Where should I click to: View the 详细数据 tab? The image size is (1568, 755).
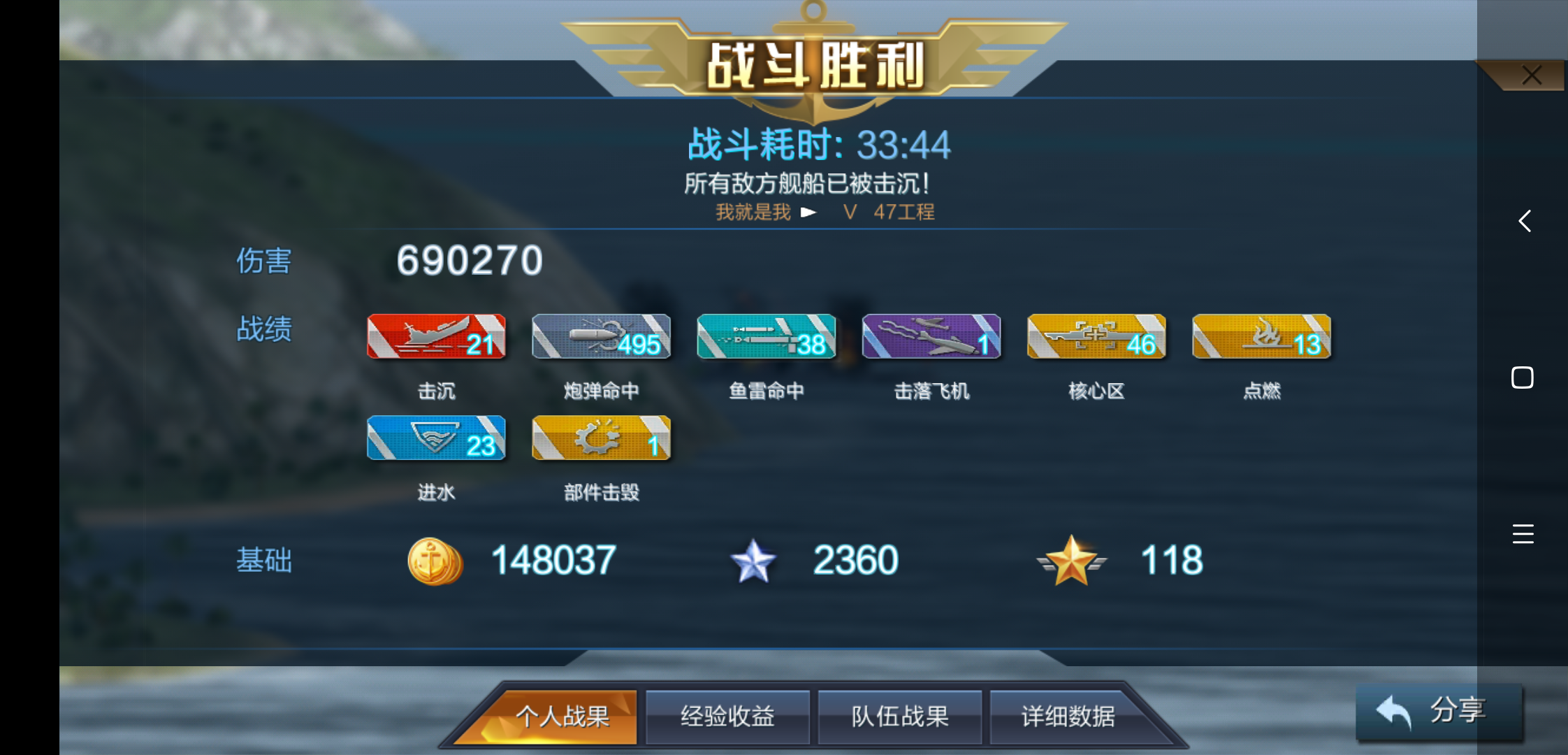tap(1066, 716)
